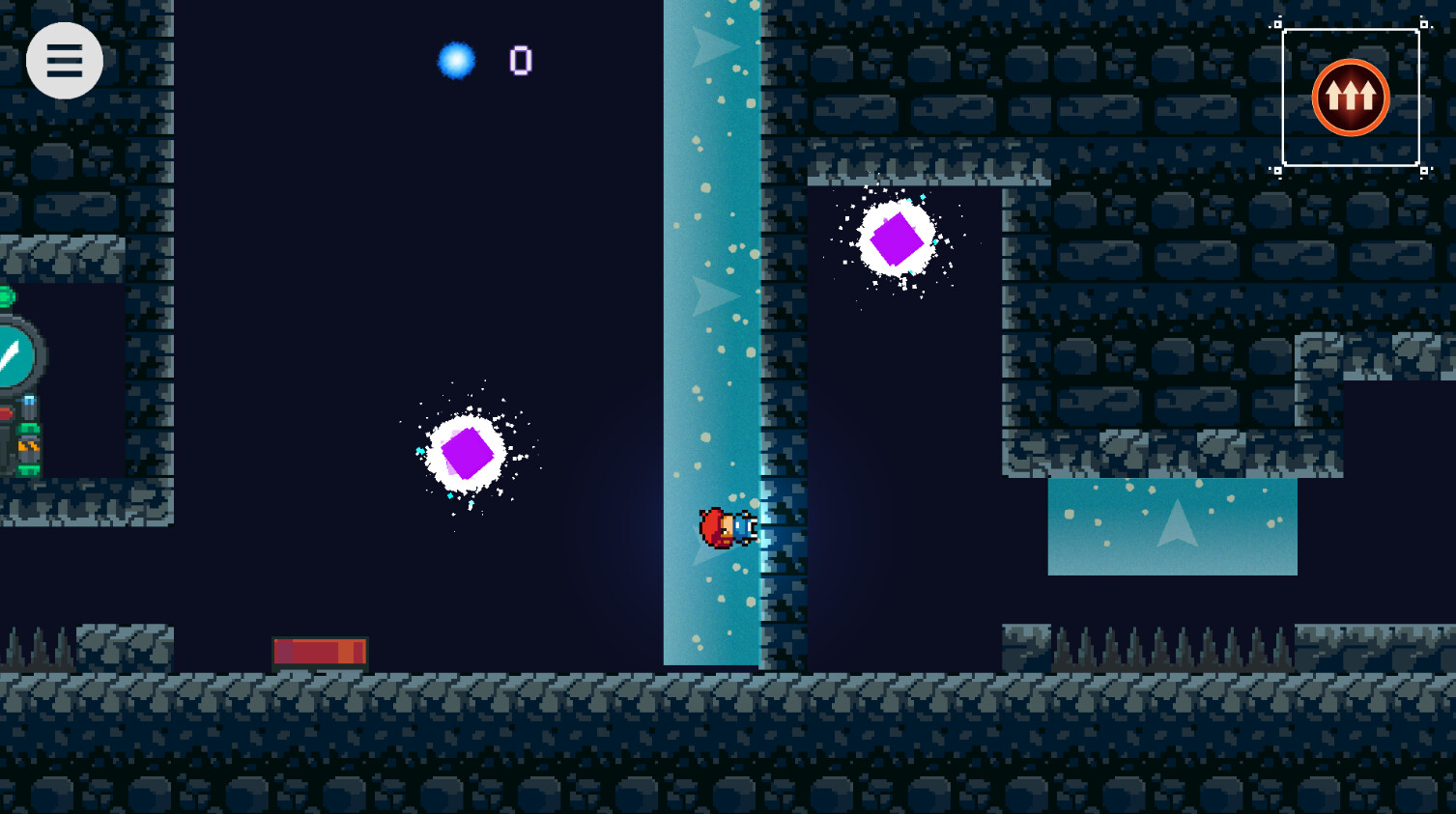Toggle the green lamp atop the timer machine
The height and width of the screenshot is (814, 1456).
pyautogui.click(x=6, y=295)
